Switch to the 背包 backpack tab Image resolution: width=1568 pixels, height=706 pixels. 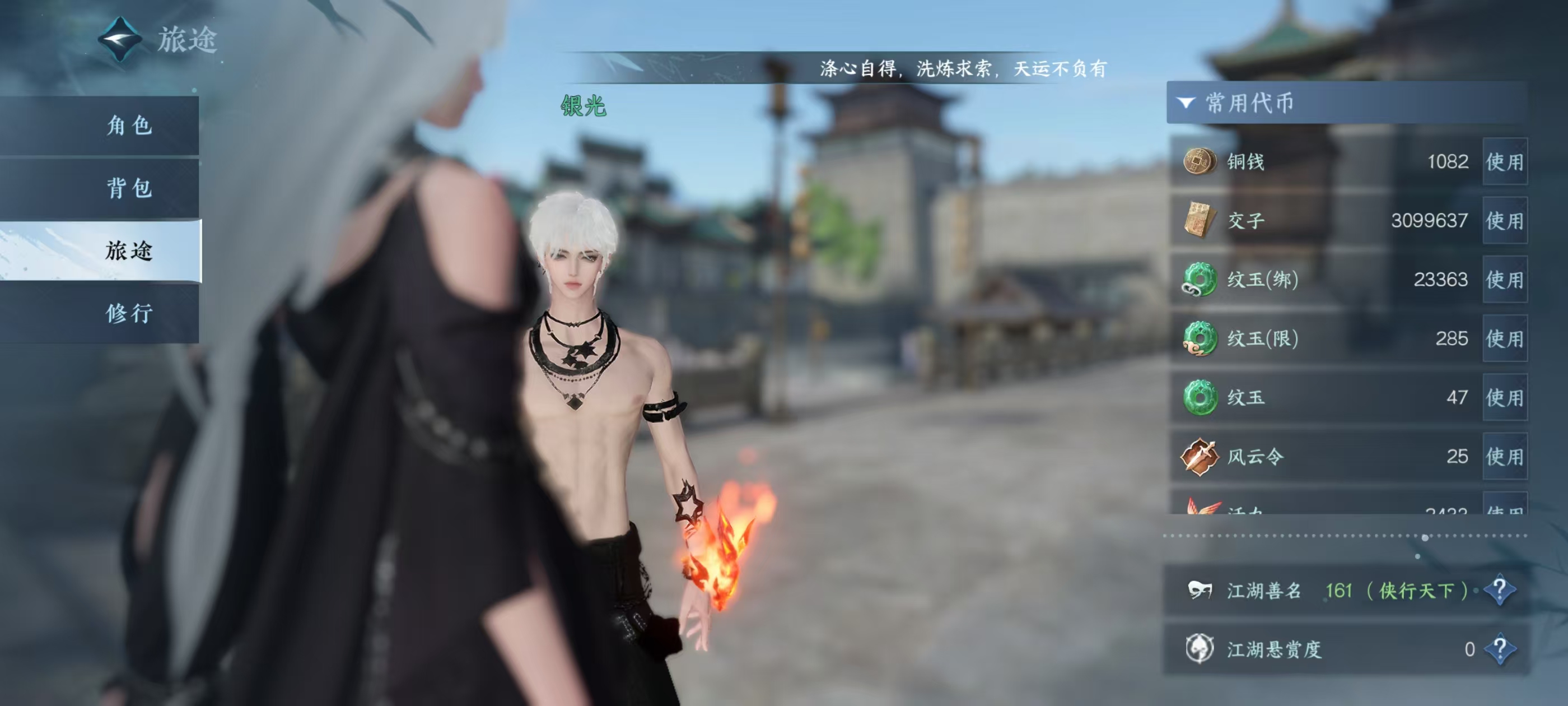[x=129, y=188]
